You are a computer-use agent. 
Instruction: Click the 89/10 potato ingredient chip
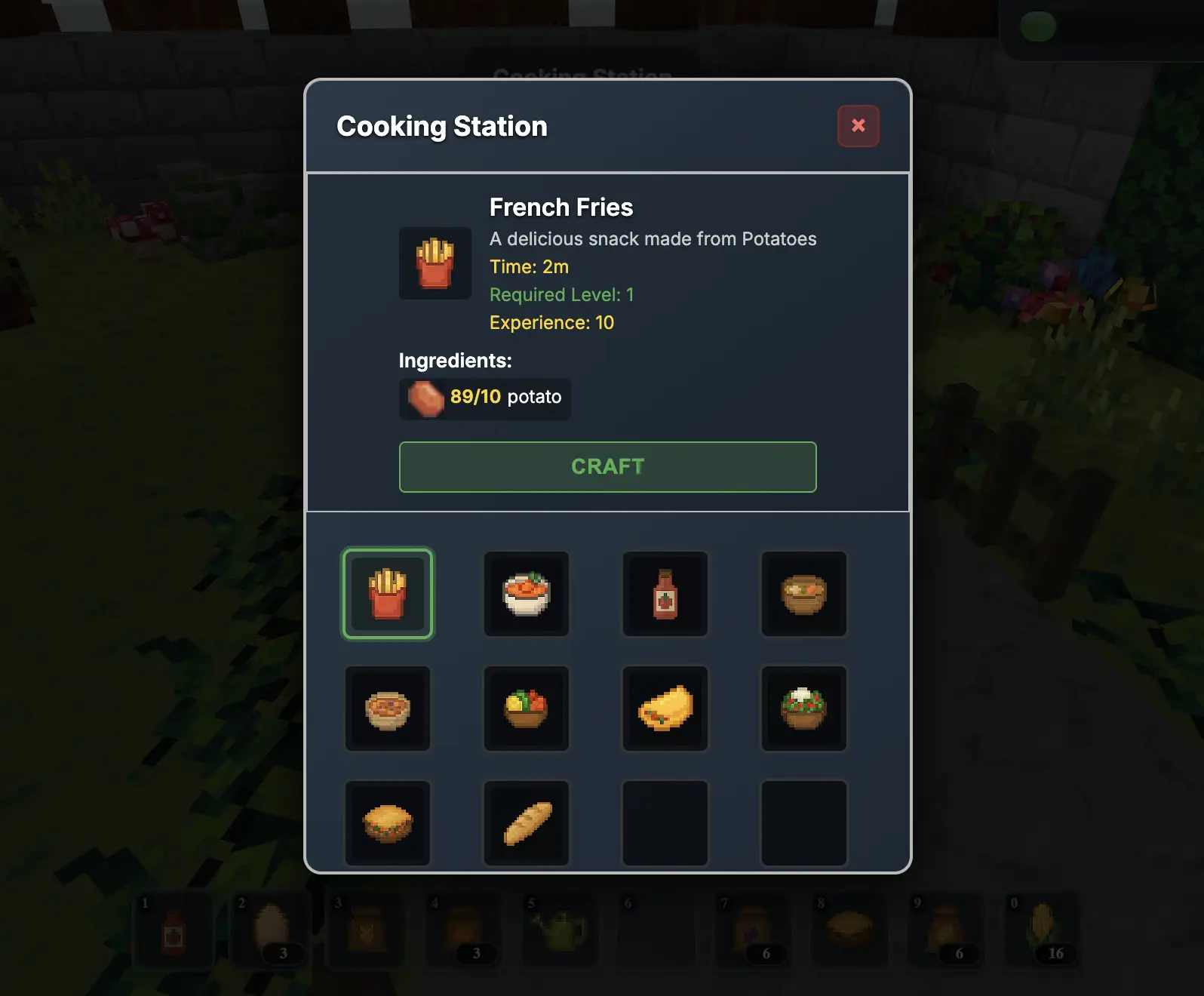484,398
